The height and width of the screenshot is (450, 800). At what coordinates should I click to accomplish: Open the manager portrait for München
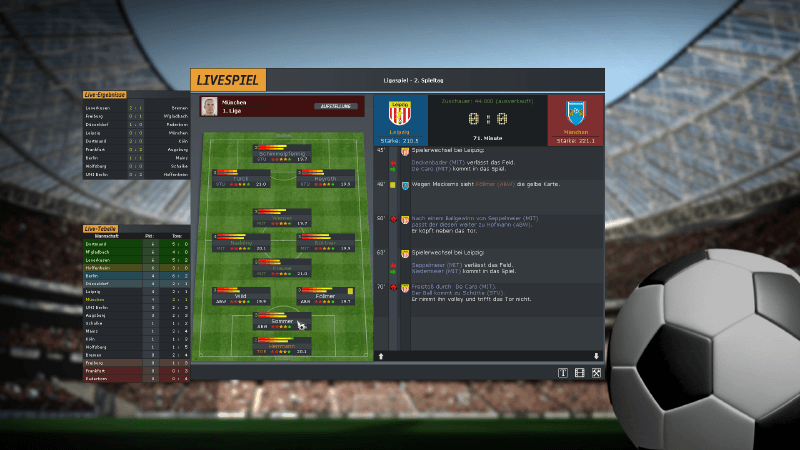[210, 106]
